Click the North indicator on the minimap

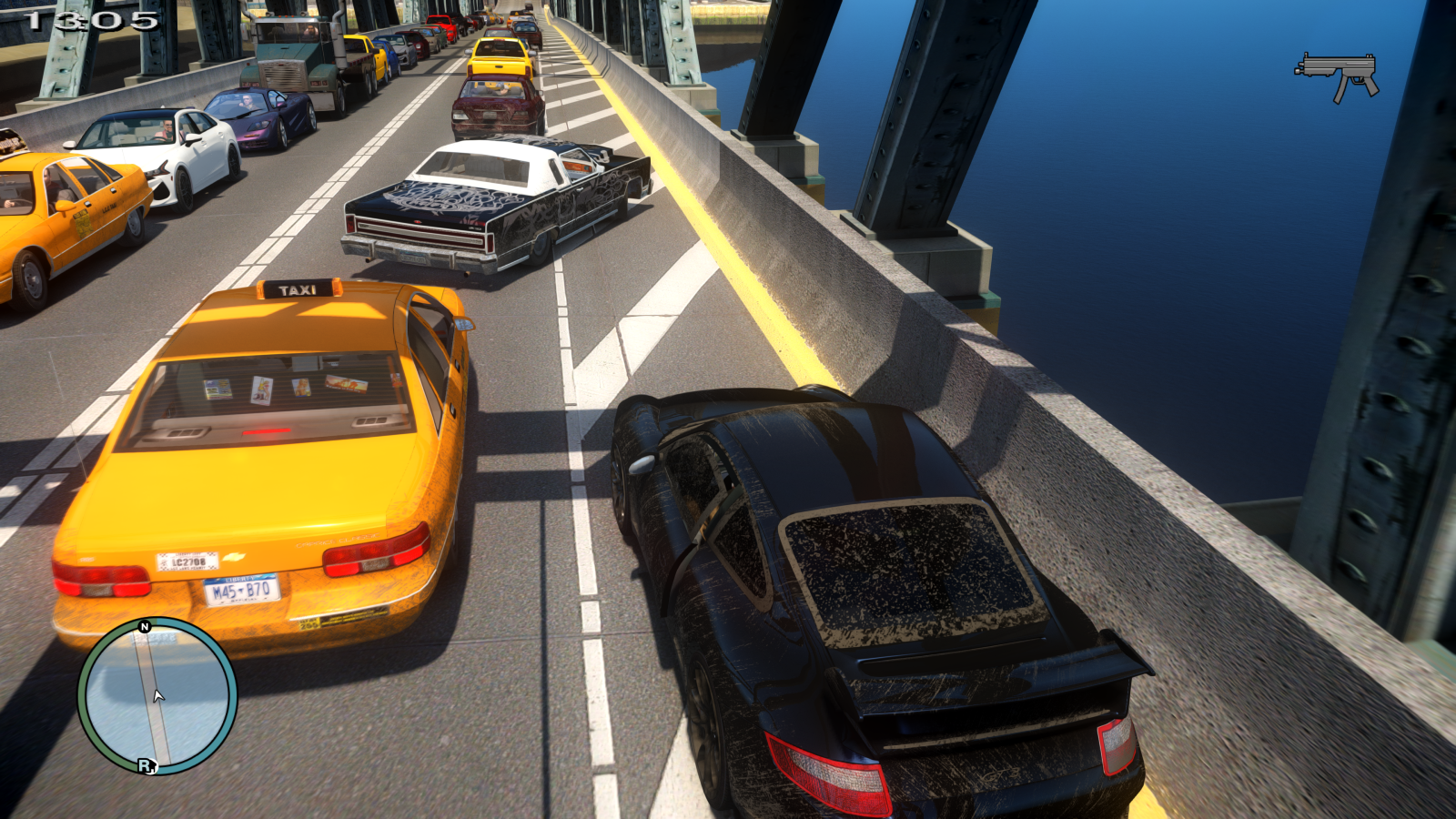point(145,625)
